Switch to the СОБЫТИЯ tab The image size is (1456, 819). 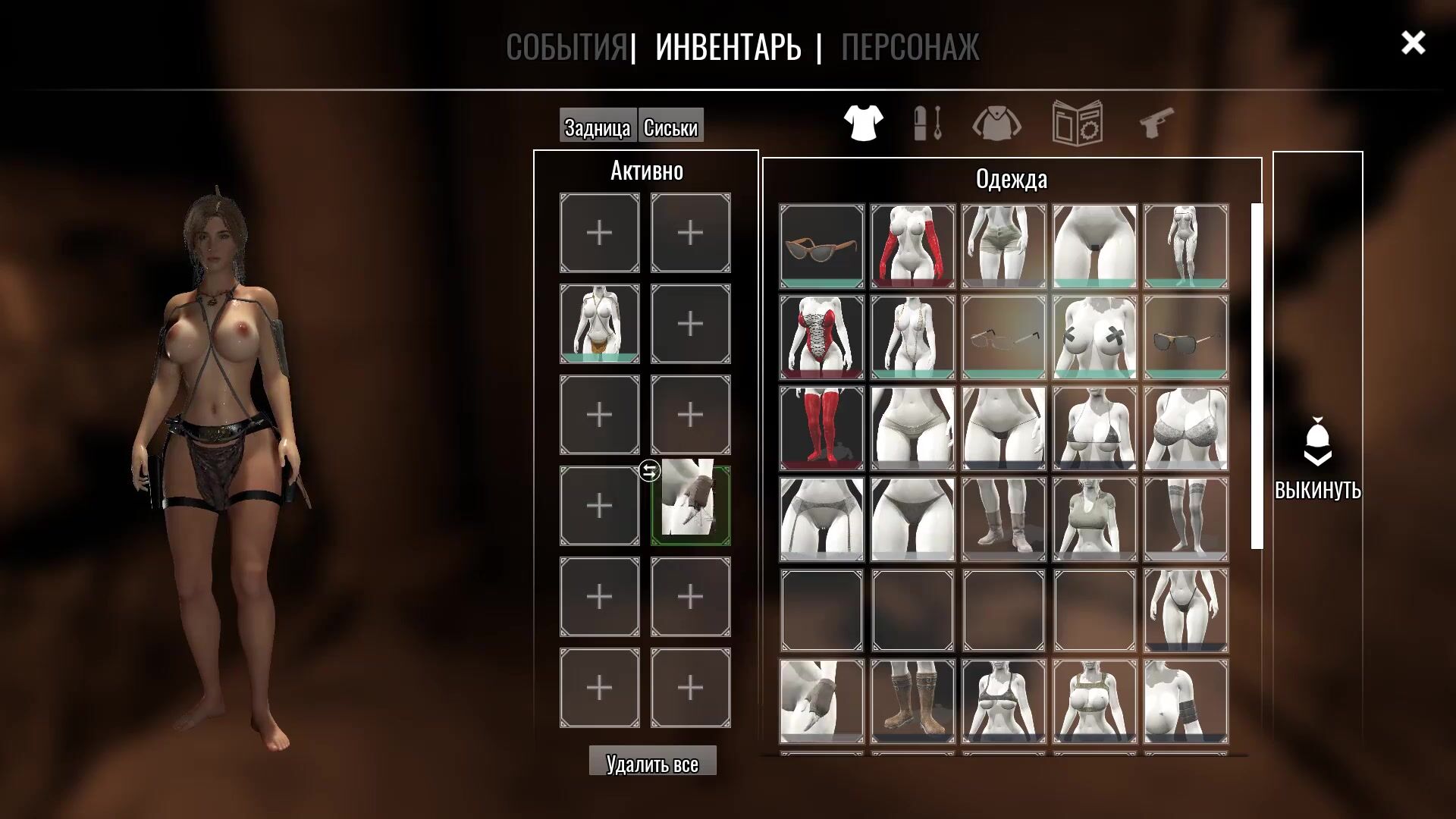click(x=566, y=47)
